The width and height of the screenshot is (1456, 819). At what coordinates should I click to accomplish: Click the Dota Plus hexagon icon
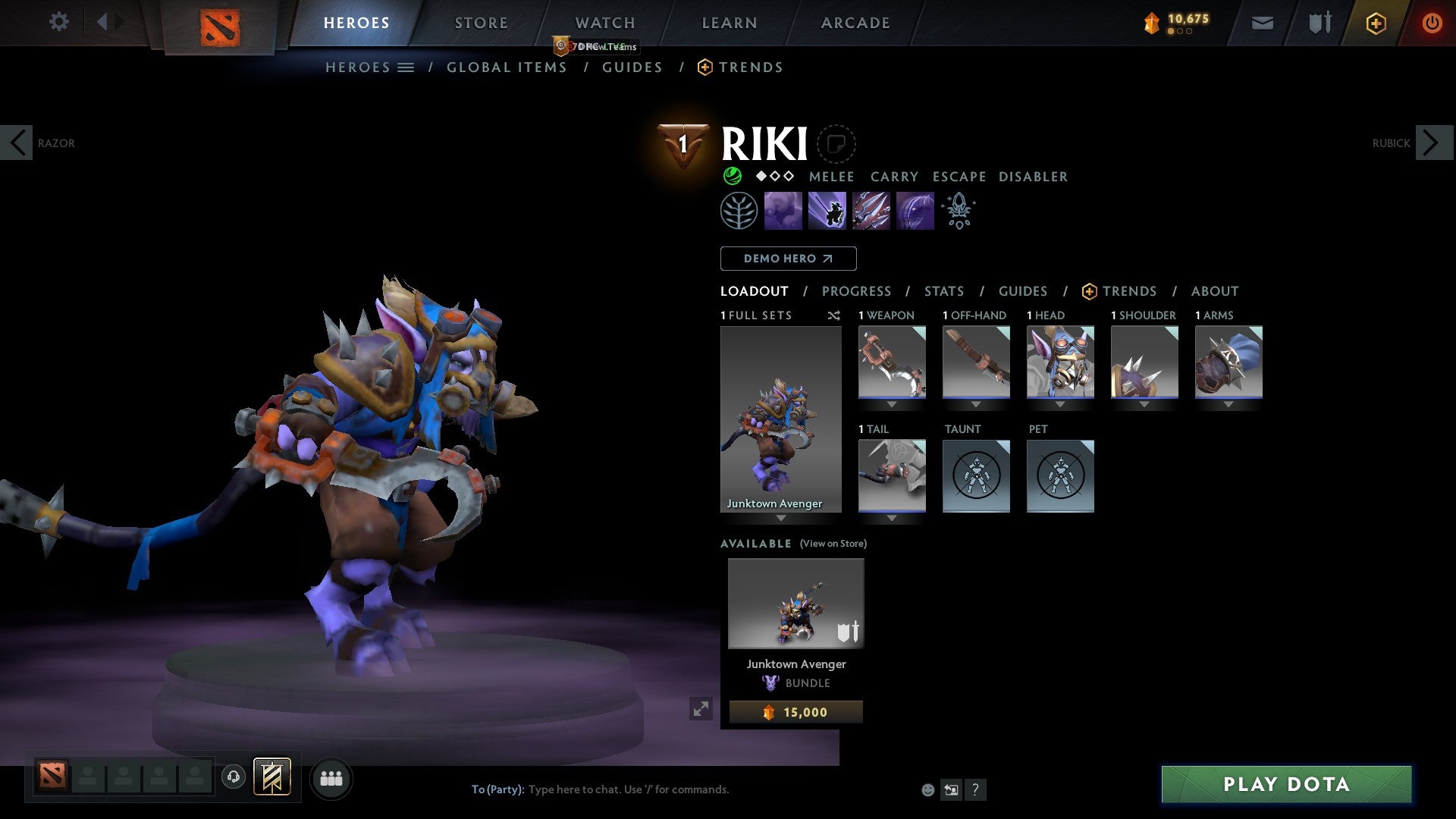(x=1375, y=23)
